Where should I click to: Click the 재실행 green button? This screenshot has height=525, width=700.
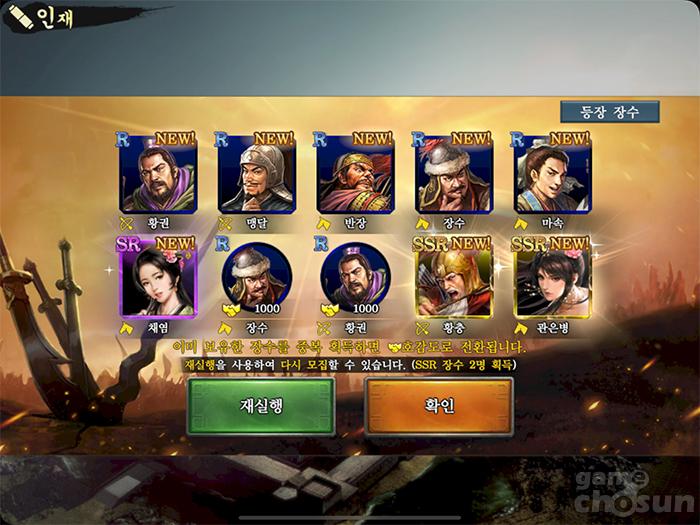click(x=261, y=406)
